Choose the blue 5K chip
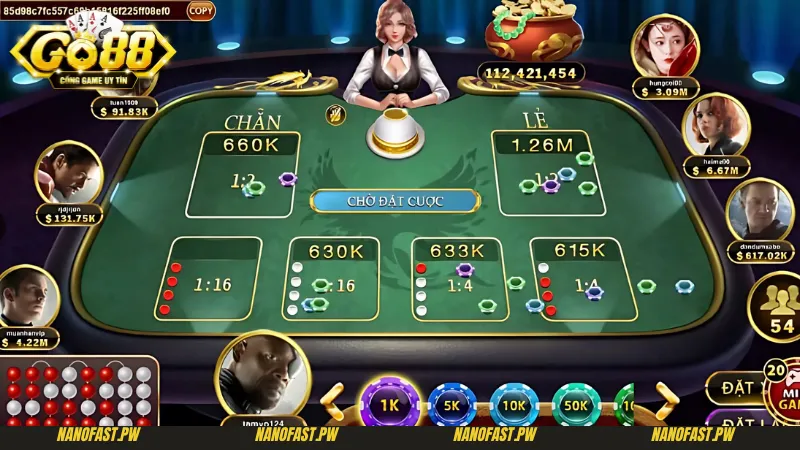 tap(451, 405)
